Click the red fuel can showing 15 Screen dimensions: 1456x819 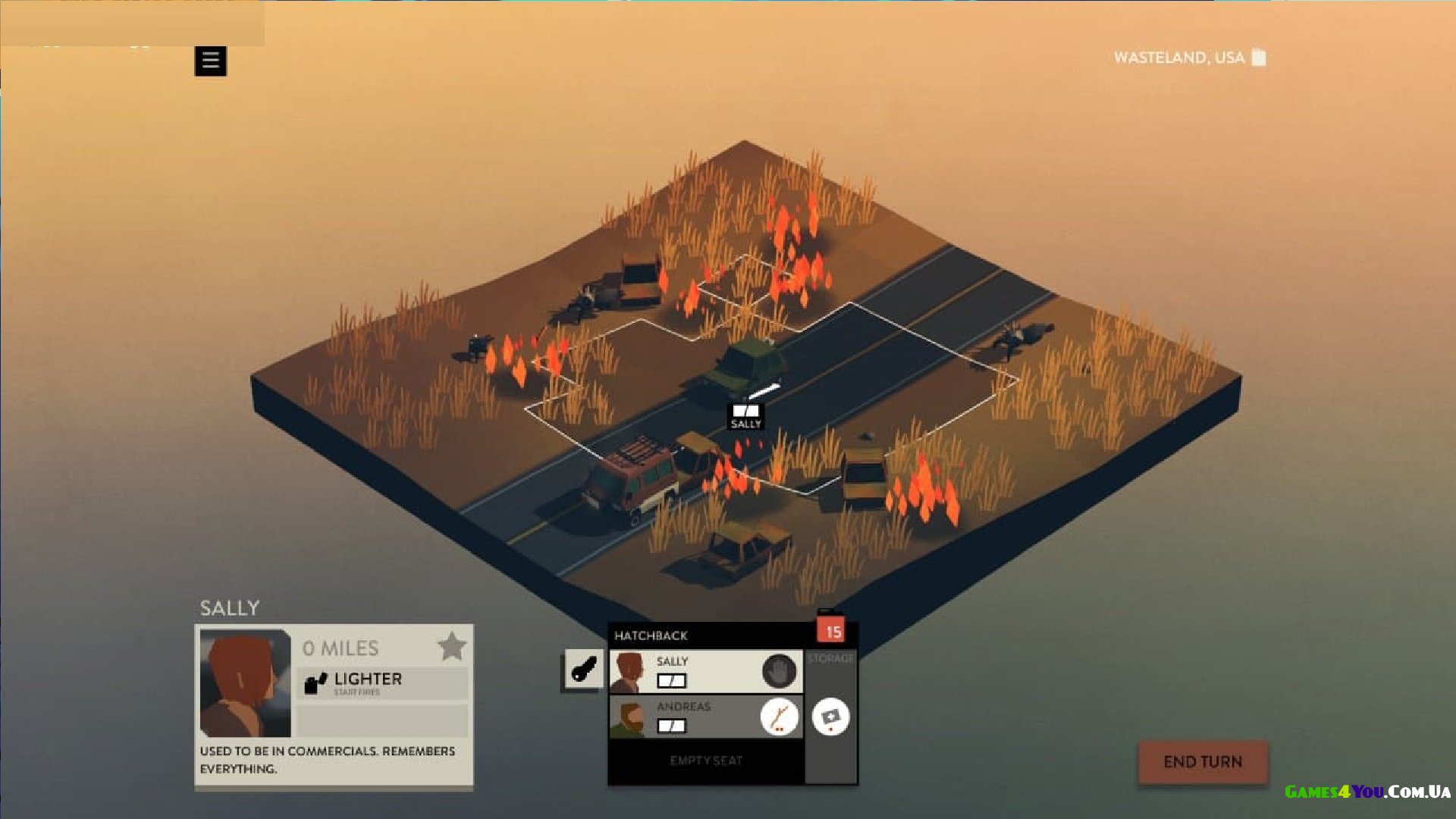832,629
